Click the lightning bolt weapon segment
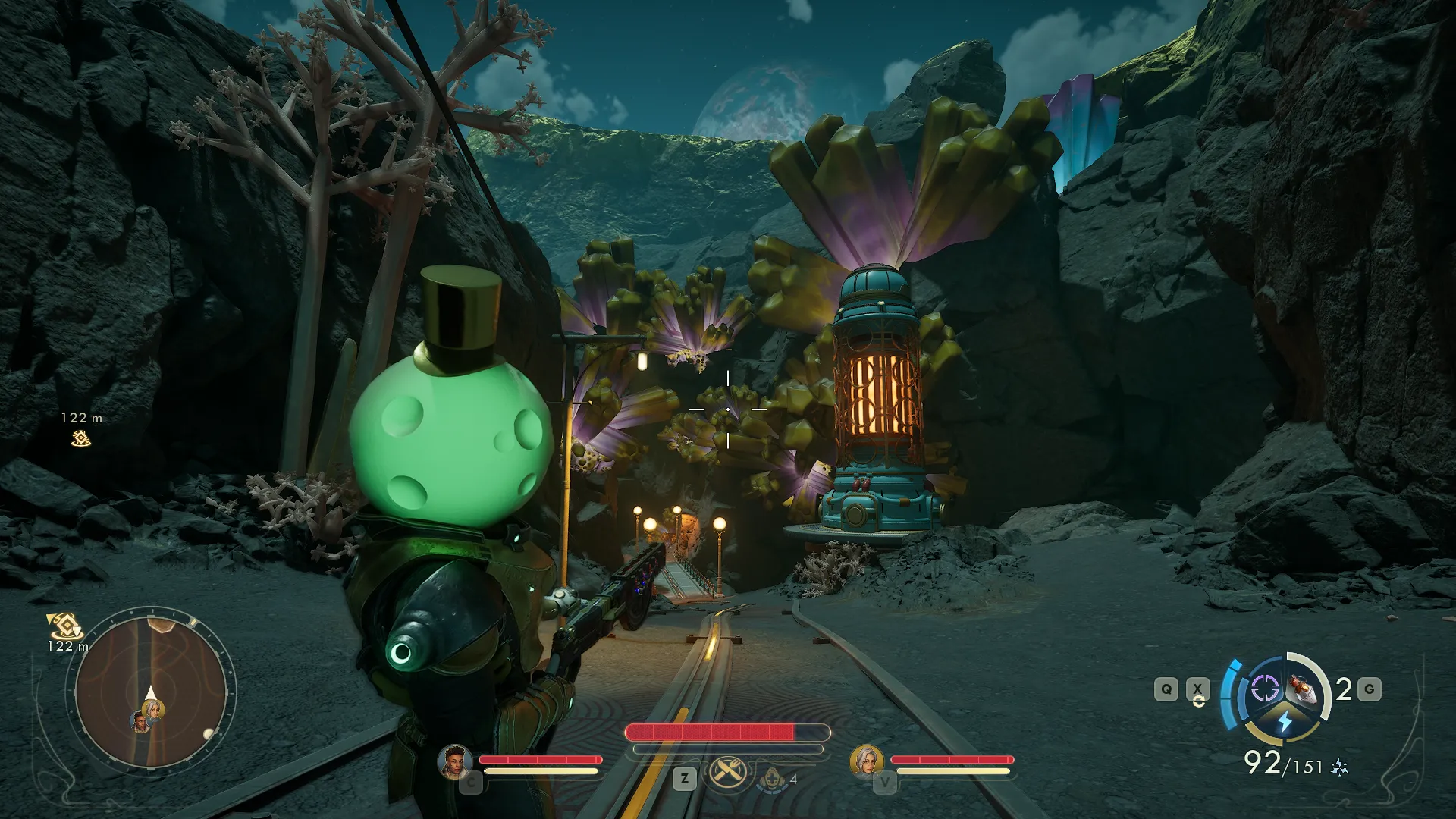This screenshot has width=1456, height=819. [1285, 720]
